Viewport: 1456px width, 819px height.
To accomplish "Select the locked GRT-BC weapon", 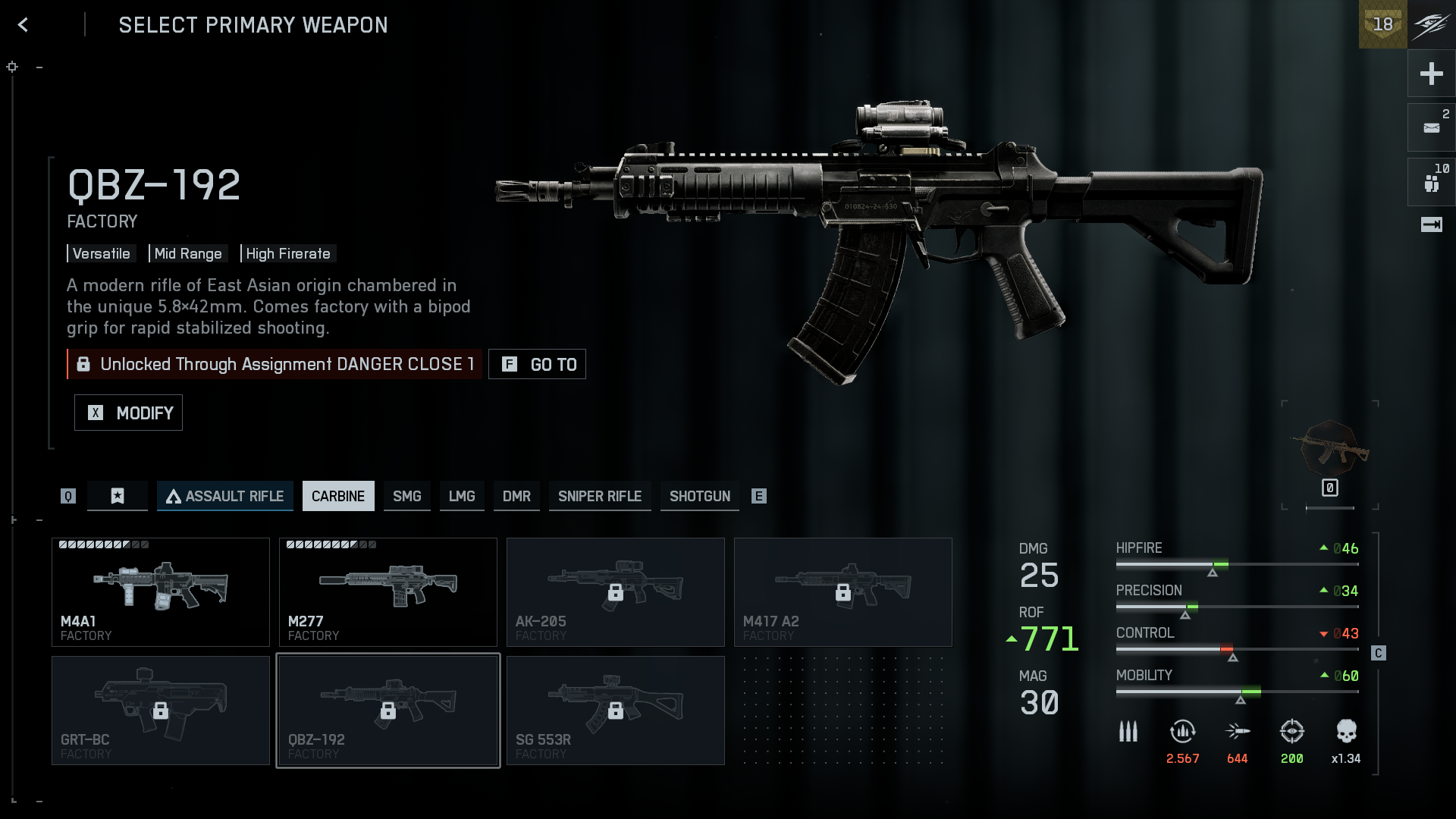I will click(x=160, y=710).
